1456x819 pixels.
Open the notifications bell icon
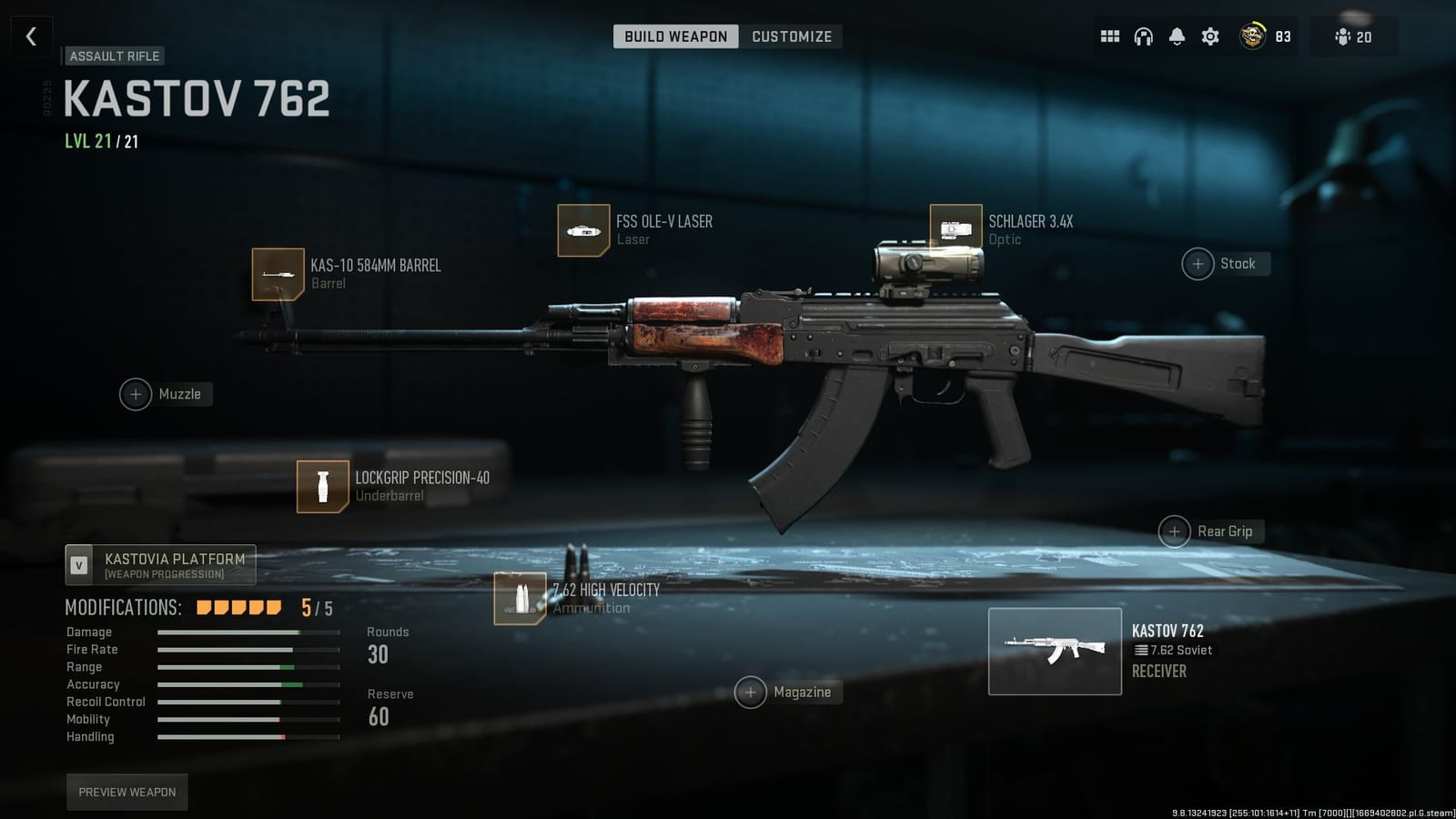coord(1177,36)
